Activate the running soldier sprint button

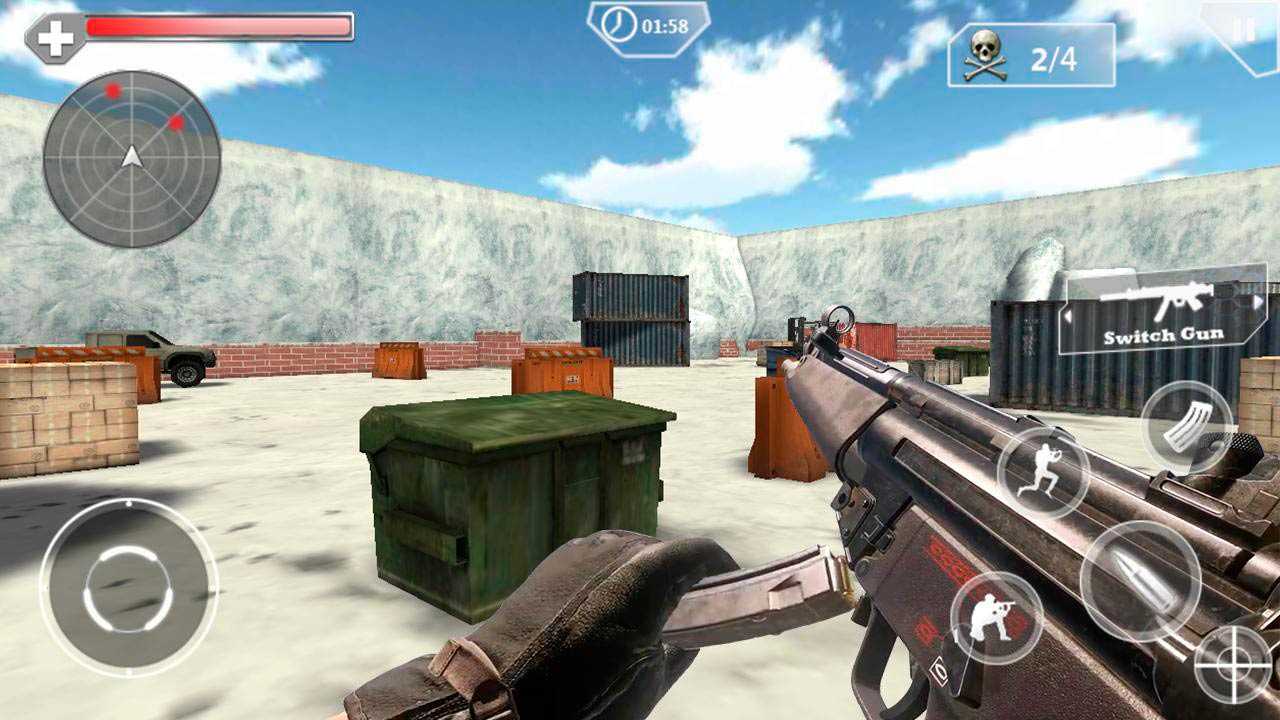click(x=1043, y=472)
